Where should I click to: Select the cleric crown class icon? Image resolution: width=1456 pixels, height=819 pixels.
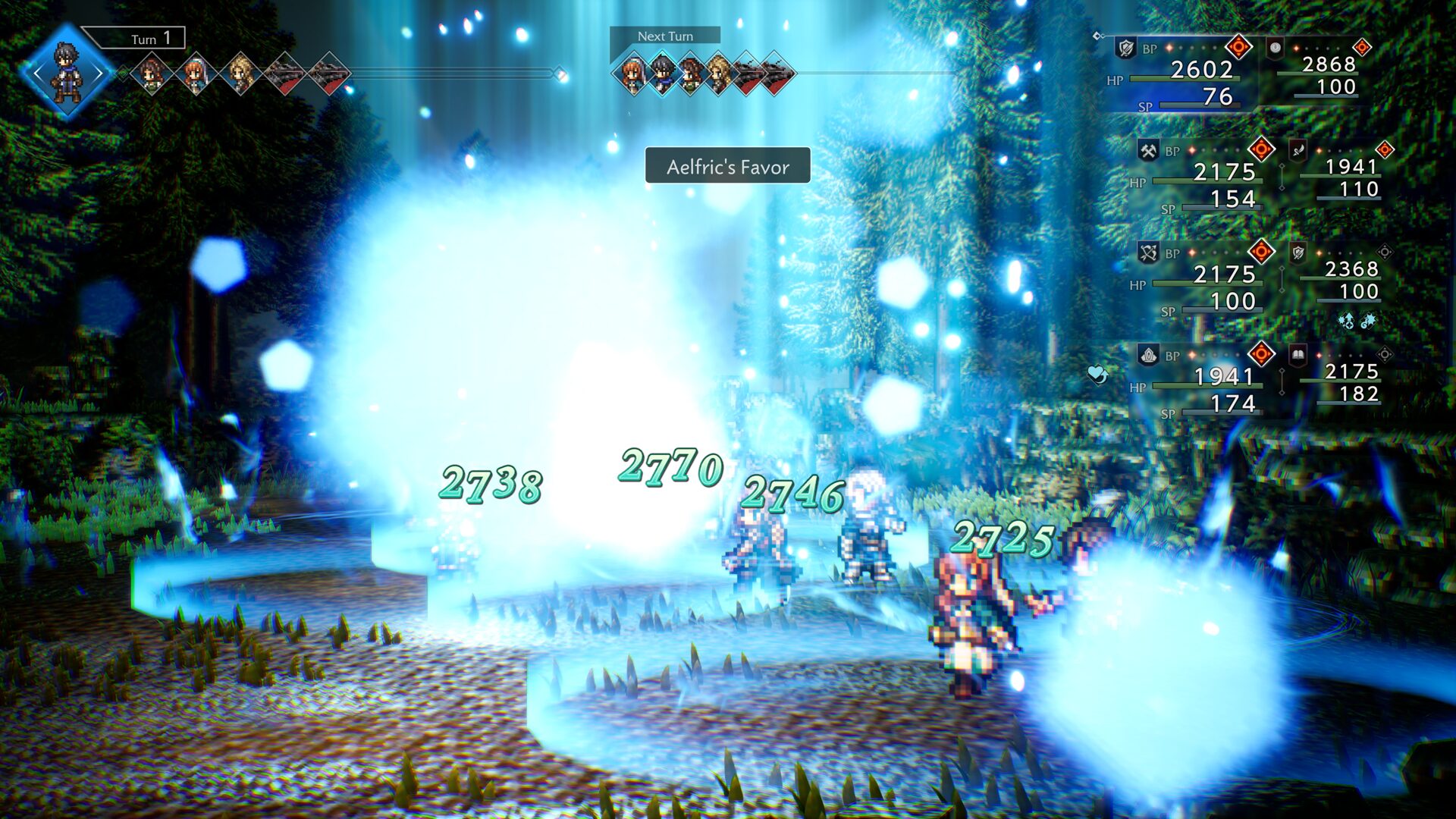1147,353
